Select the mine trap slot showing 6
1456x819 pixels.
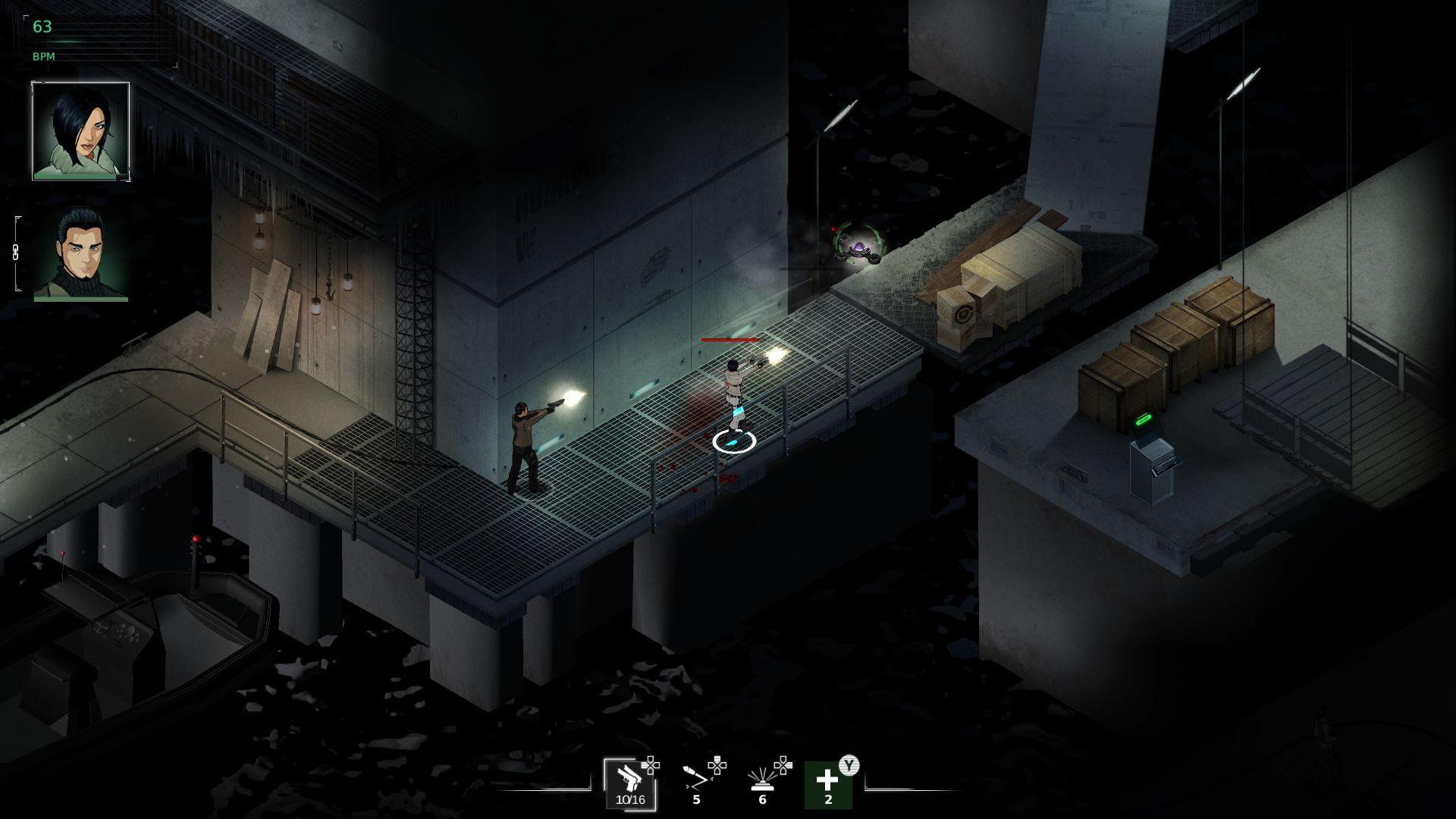(762, 783)
